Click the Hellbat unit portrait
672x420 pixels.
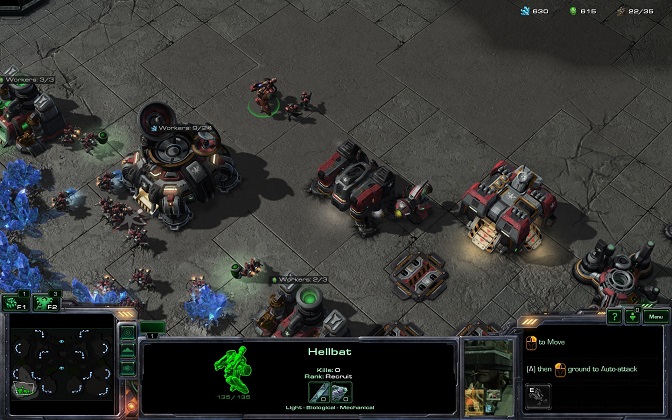click(x=486, y=380)
